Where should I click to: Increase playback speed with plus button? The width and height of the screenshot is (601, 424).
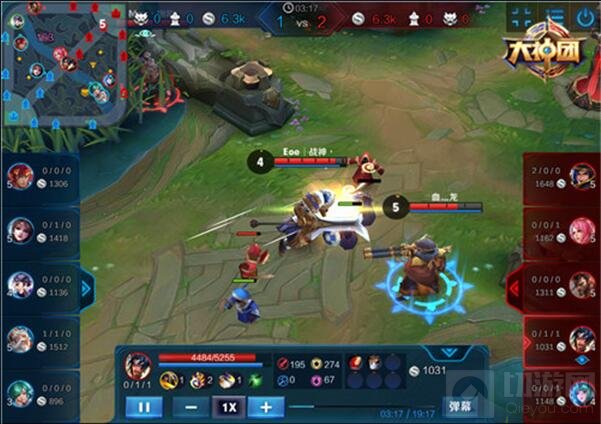265,407
